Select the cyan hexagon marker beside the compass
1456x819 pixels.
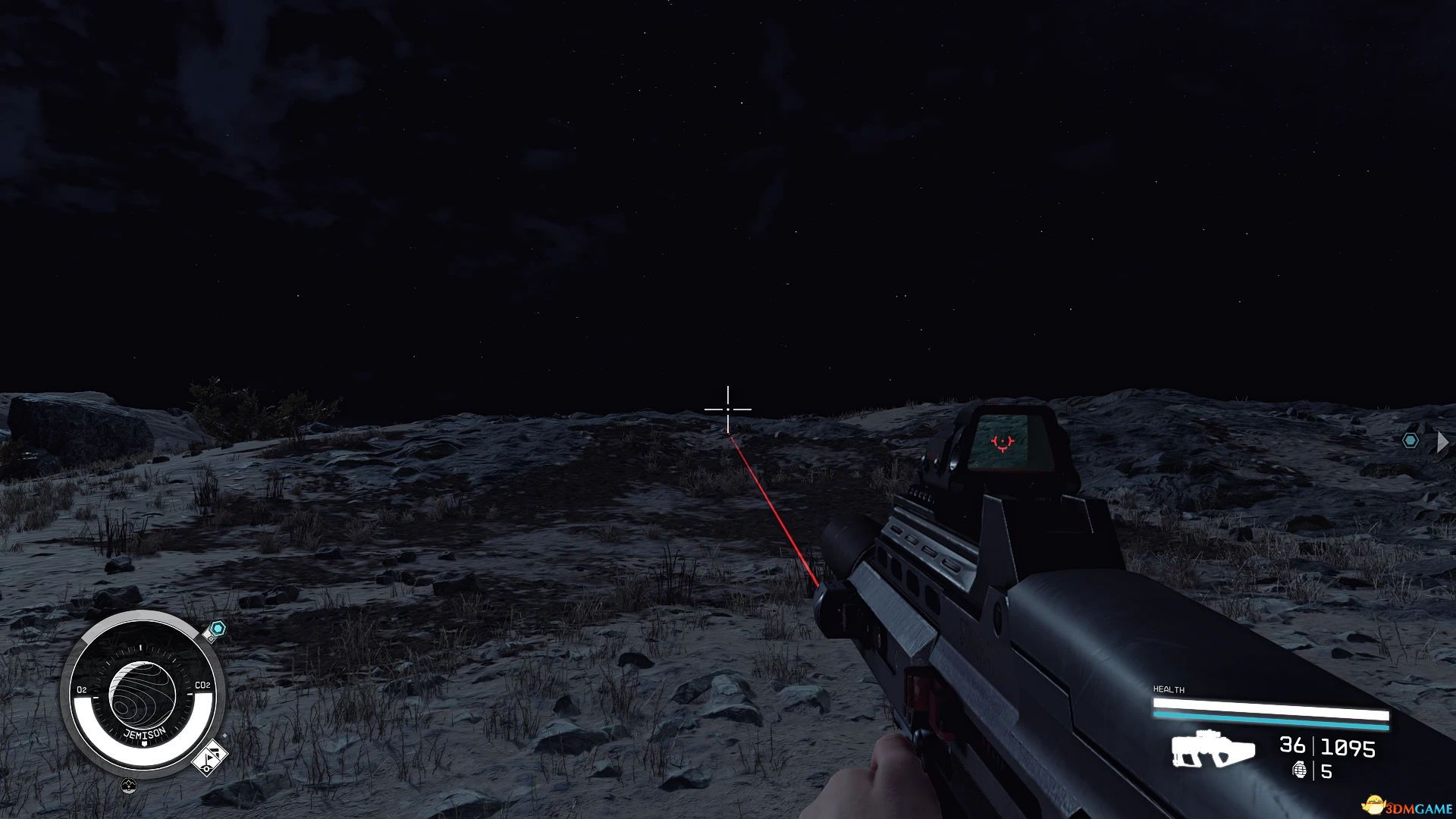tap(218, 629)
